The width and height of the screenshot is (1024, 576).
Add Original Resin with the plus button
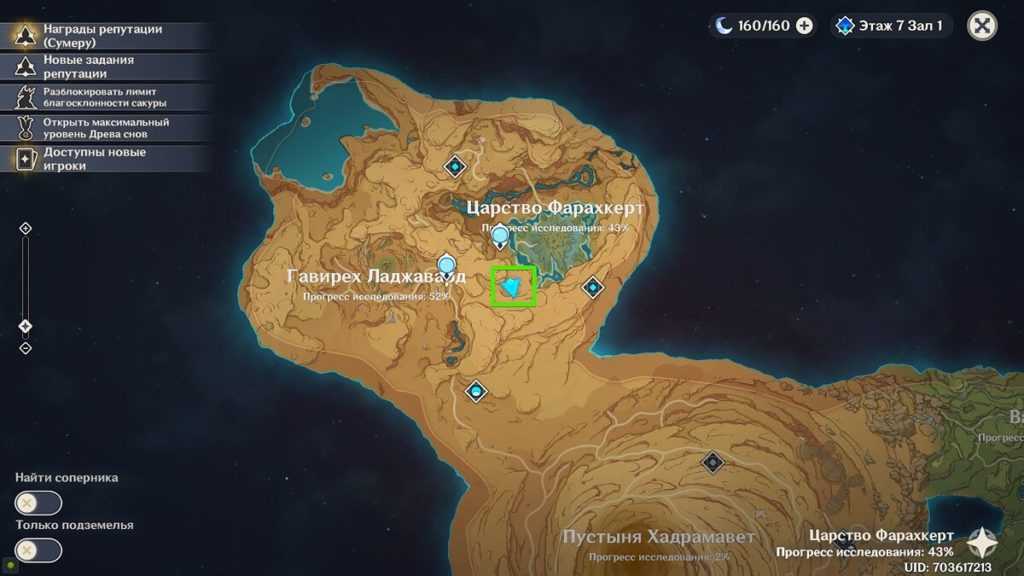(804, 26)
